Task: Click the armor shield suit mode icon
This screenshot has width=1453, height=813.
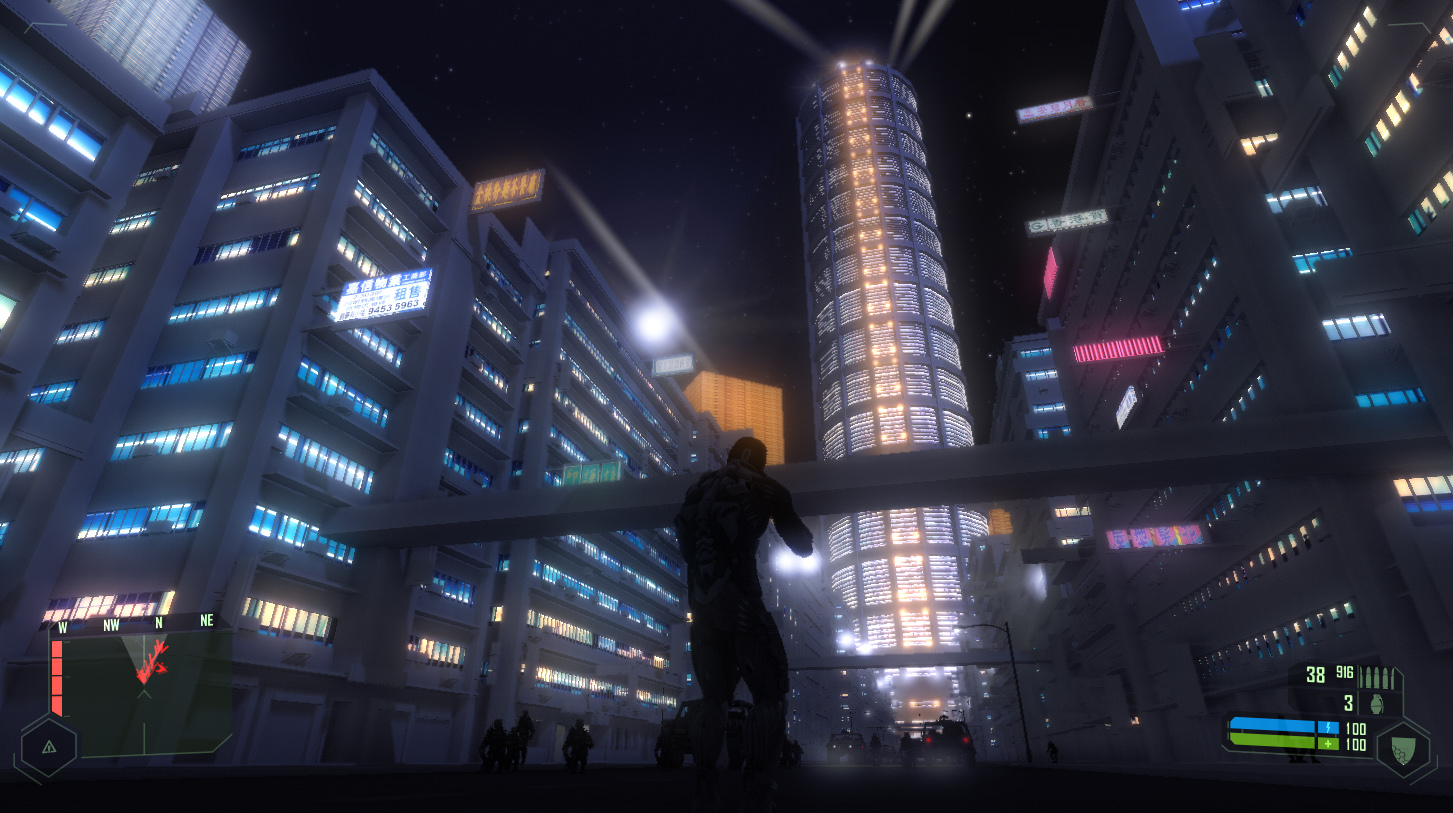Action: (1403, 748)
